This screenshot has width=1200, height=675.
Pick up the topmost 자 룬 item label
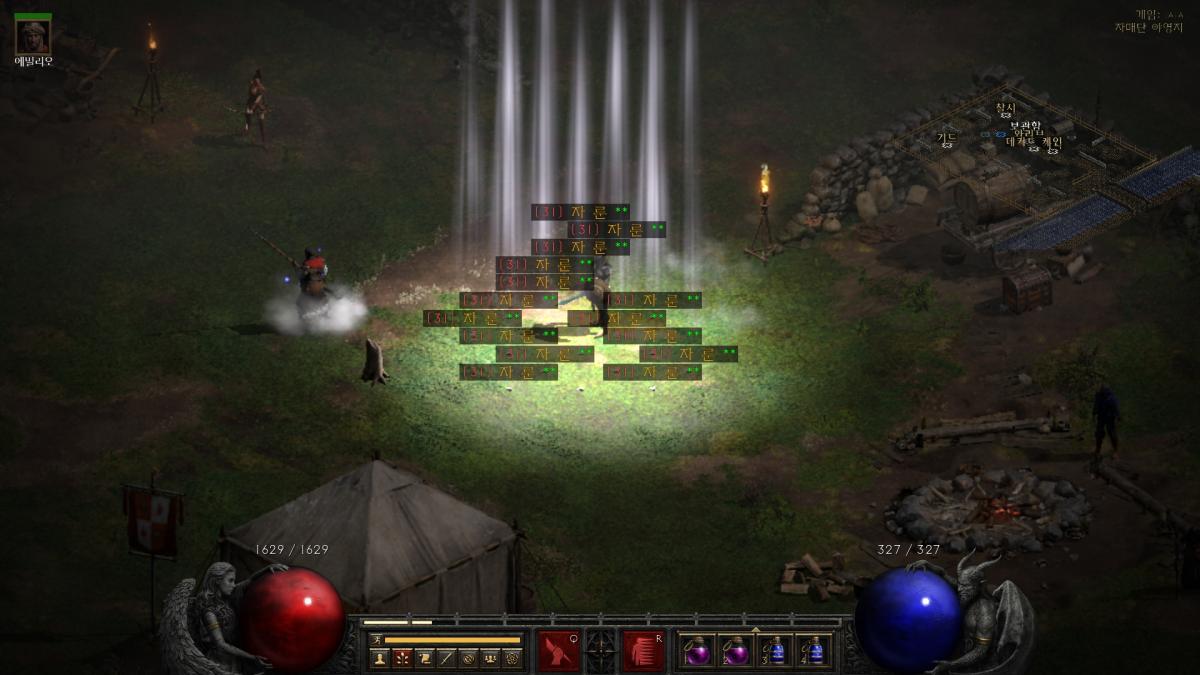580,212
